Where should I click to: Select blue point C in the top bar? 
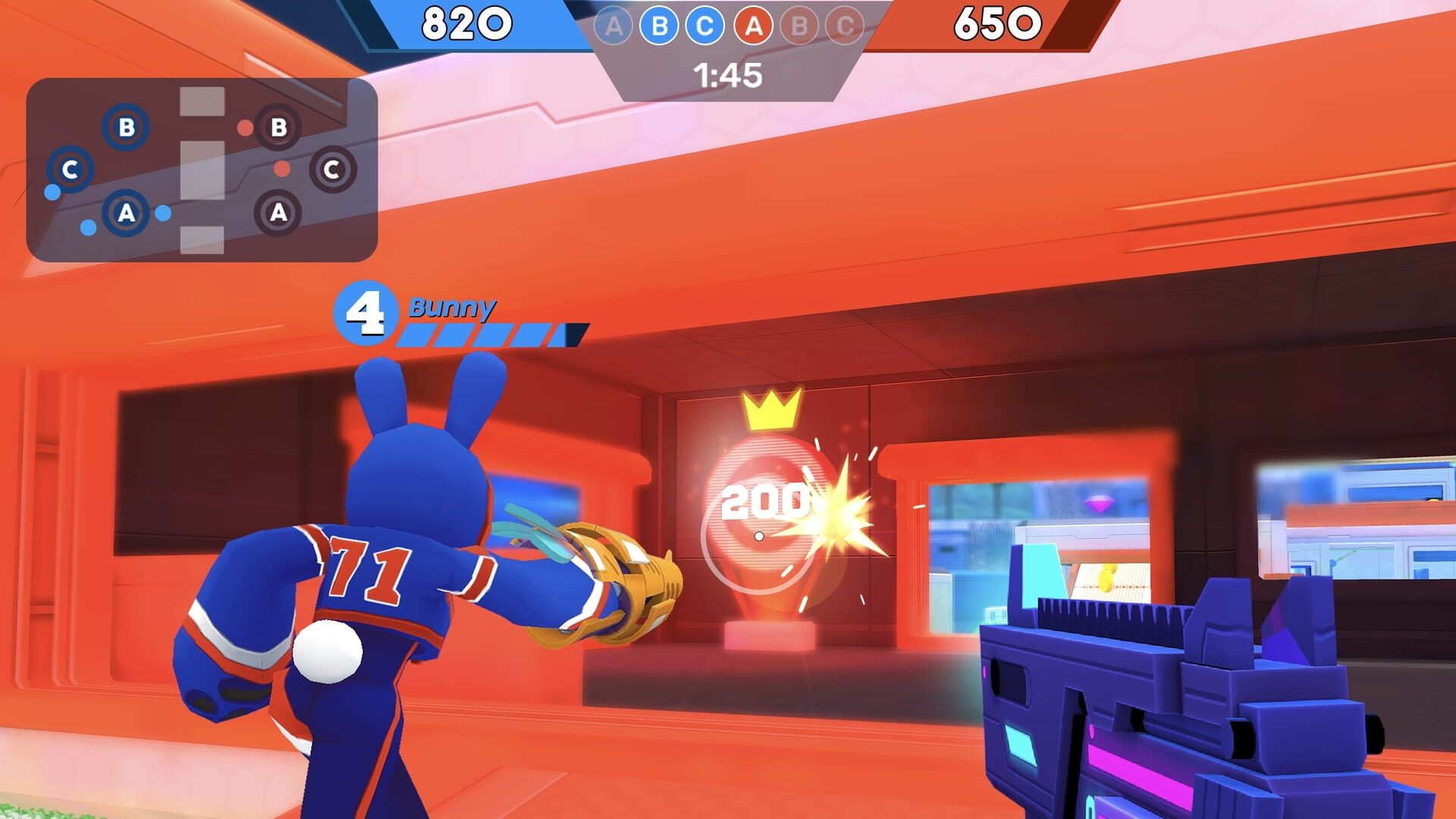(x=705, y=25)
